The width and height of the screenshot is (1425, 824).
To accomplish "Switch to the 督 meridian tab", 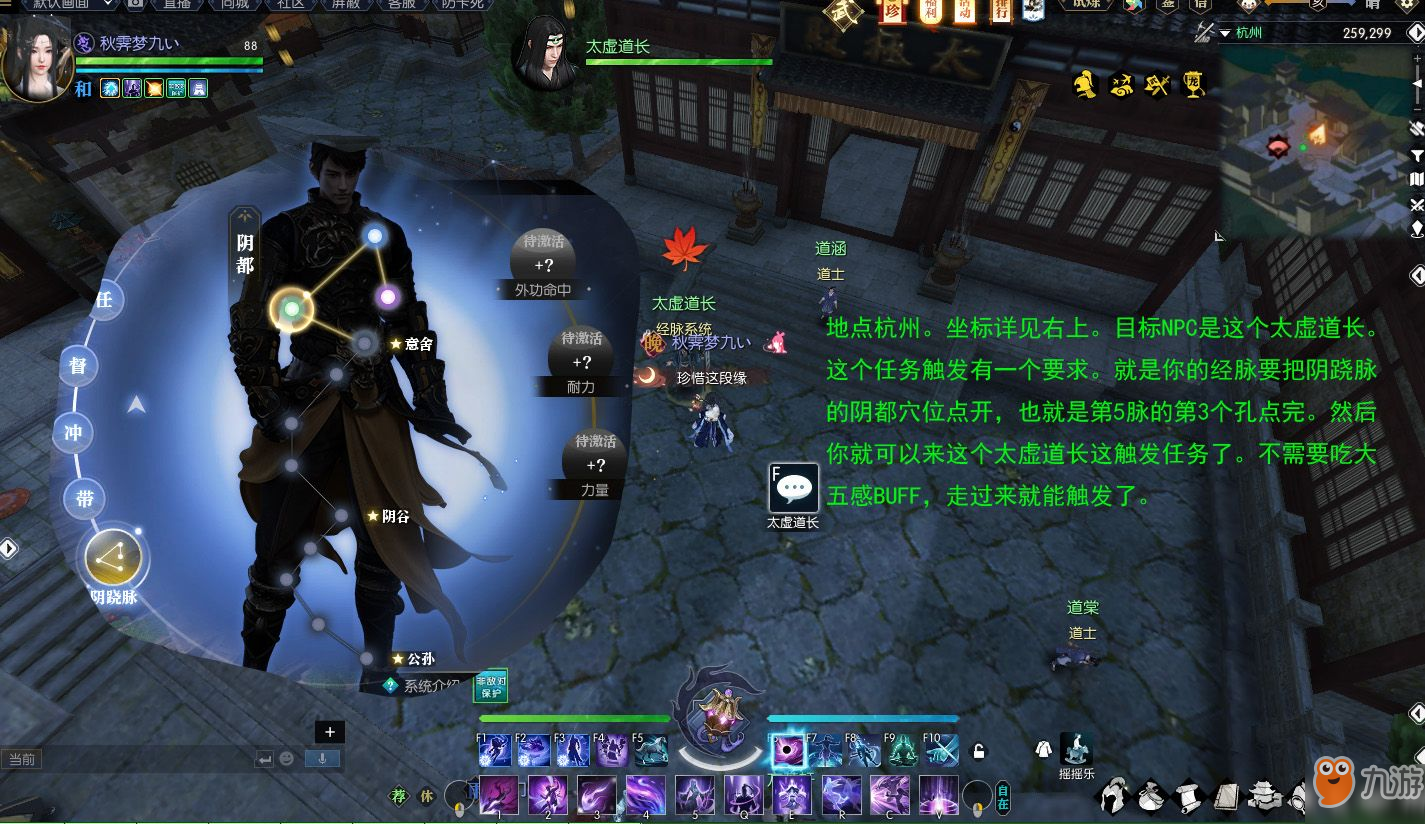I will tap(78, 365).
